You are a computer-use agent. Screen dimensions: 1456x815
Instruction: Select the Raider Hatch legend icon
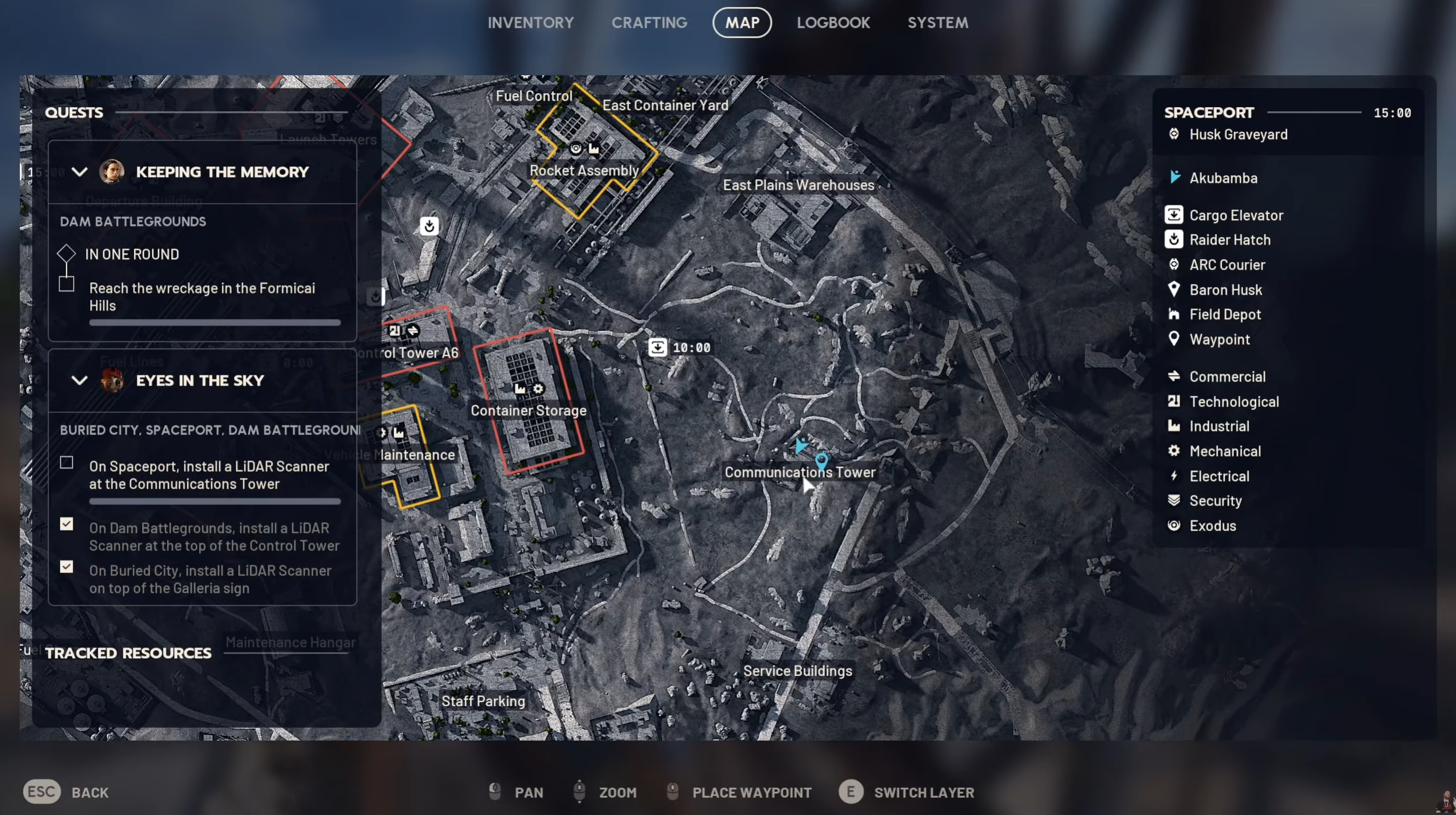click(x=1174, y=240)
